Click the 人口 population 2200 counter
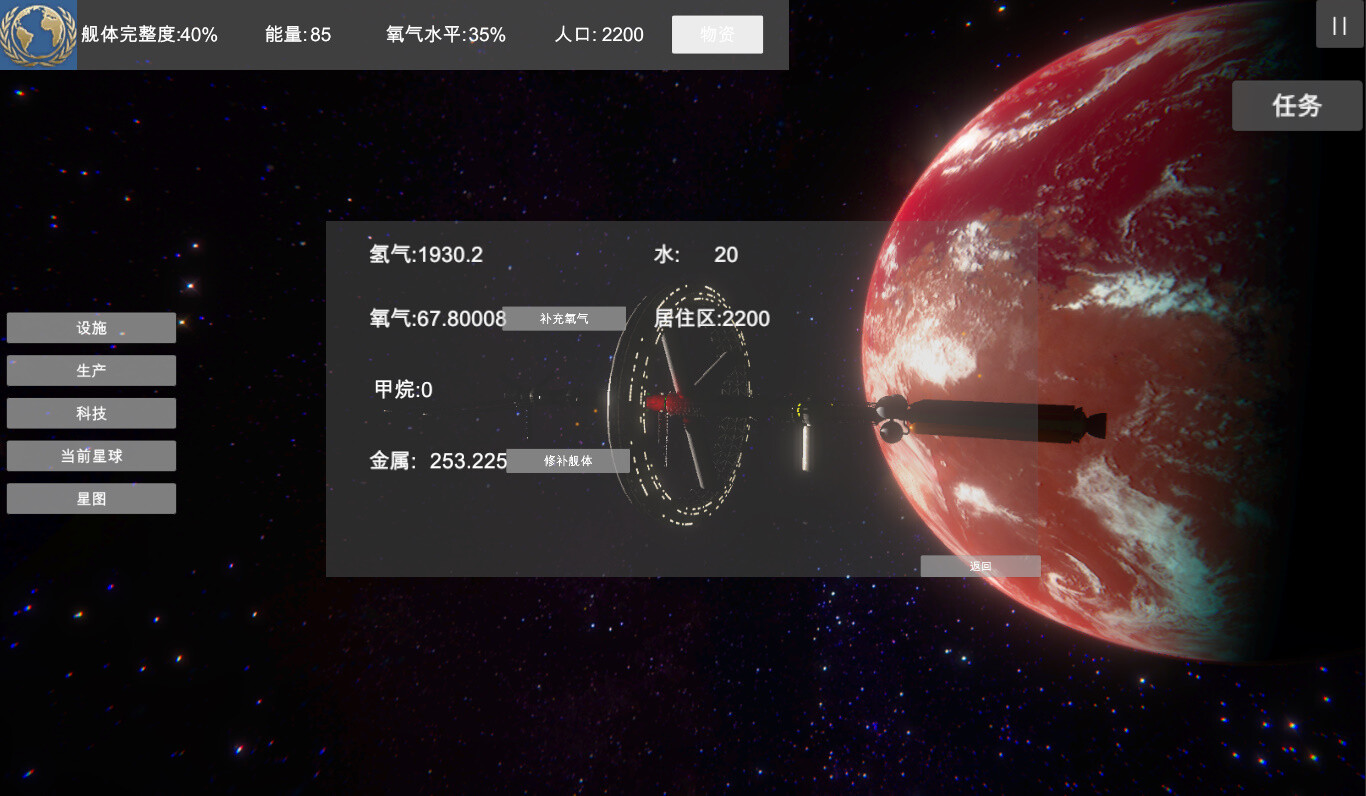The height and width of the screenshot is (796, 1366). coord(598,34)
